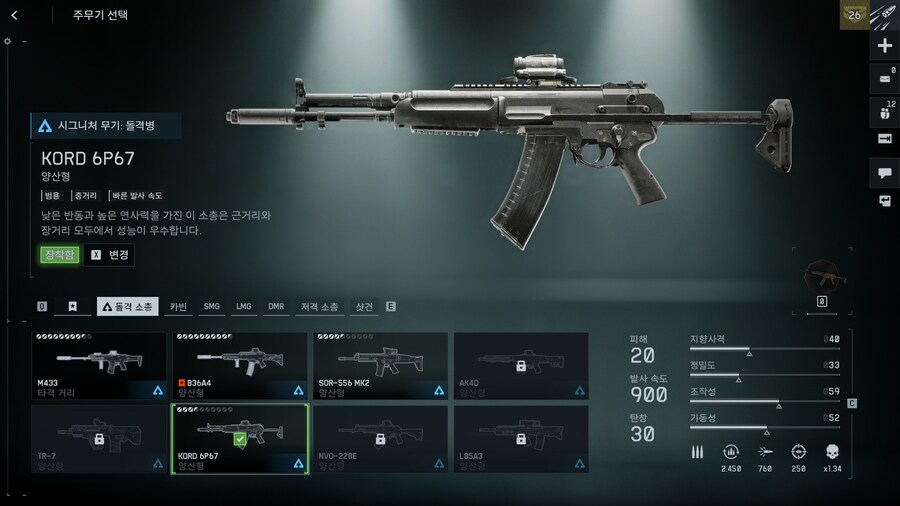Open the SMG weapon category
Screen dimensions: 900x506
pos(211,306)
